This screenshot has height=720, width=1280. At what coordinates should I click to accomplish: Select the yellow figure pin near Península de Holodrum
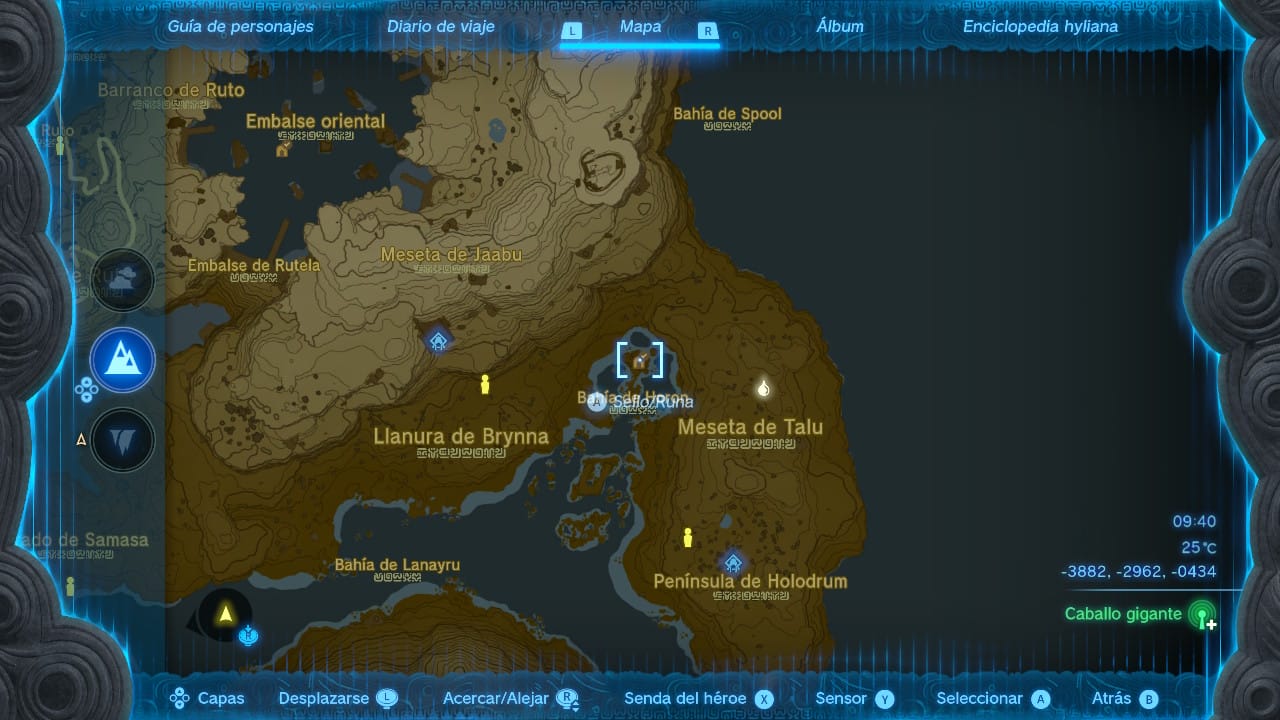688,538
